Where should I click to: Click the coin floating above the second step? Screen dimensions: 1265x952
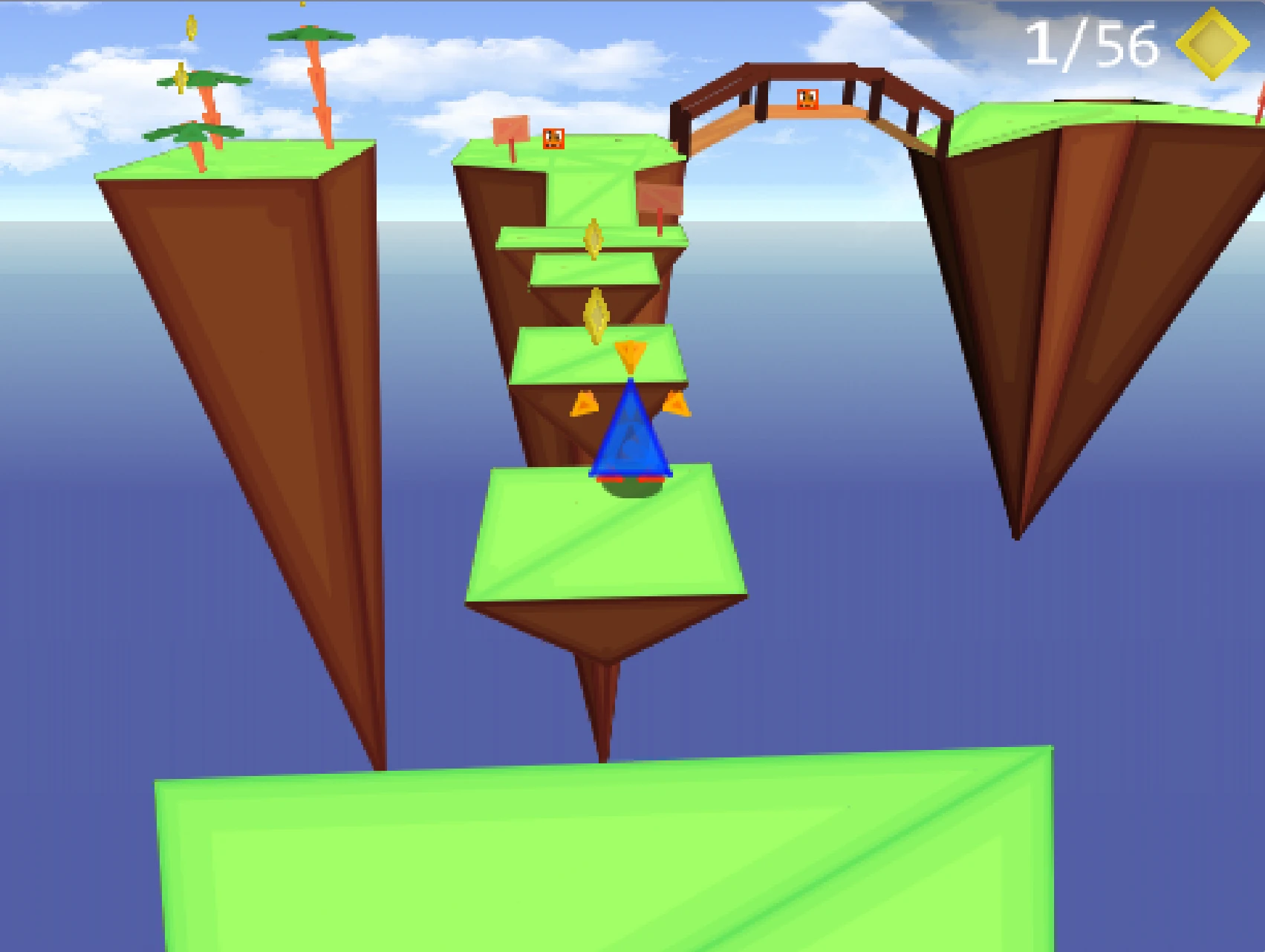pyautogui.click(x=596, y=314)
